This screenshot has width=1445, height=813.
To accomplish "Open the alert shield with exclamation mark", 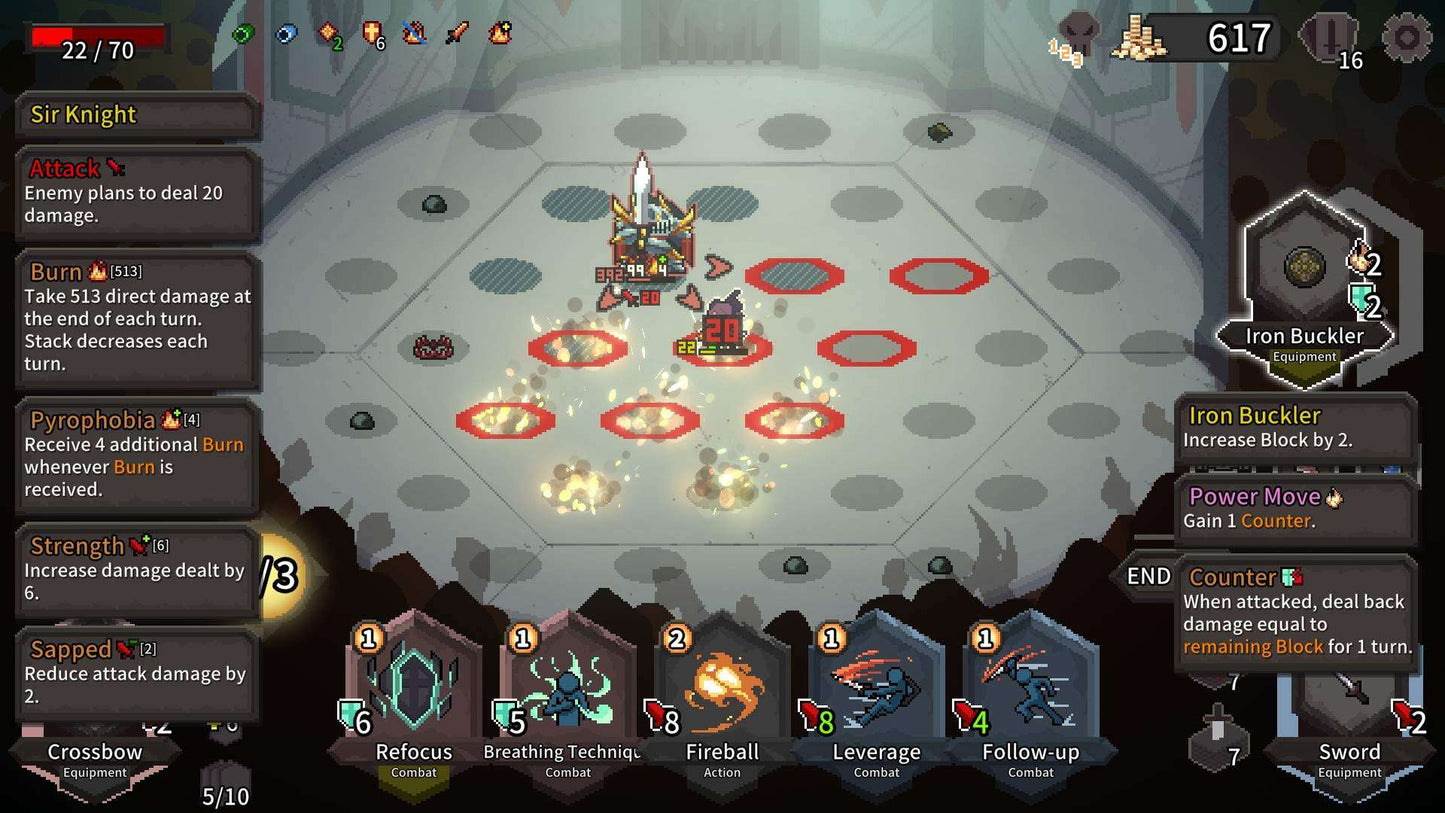I will 1328,38.
